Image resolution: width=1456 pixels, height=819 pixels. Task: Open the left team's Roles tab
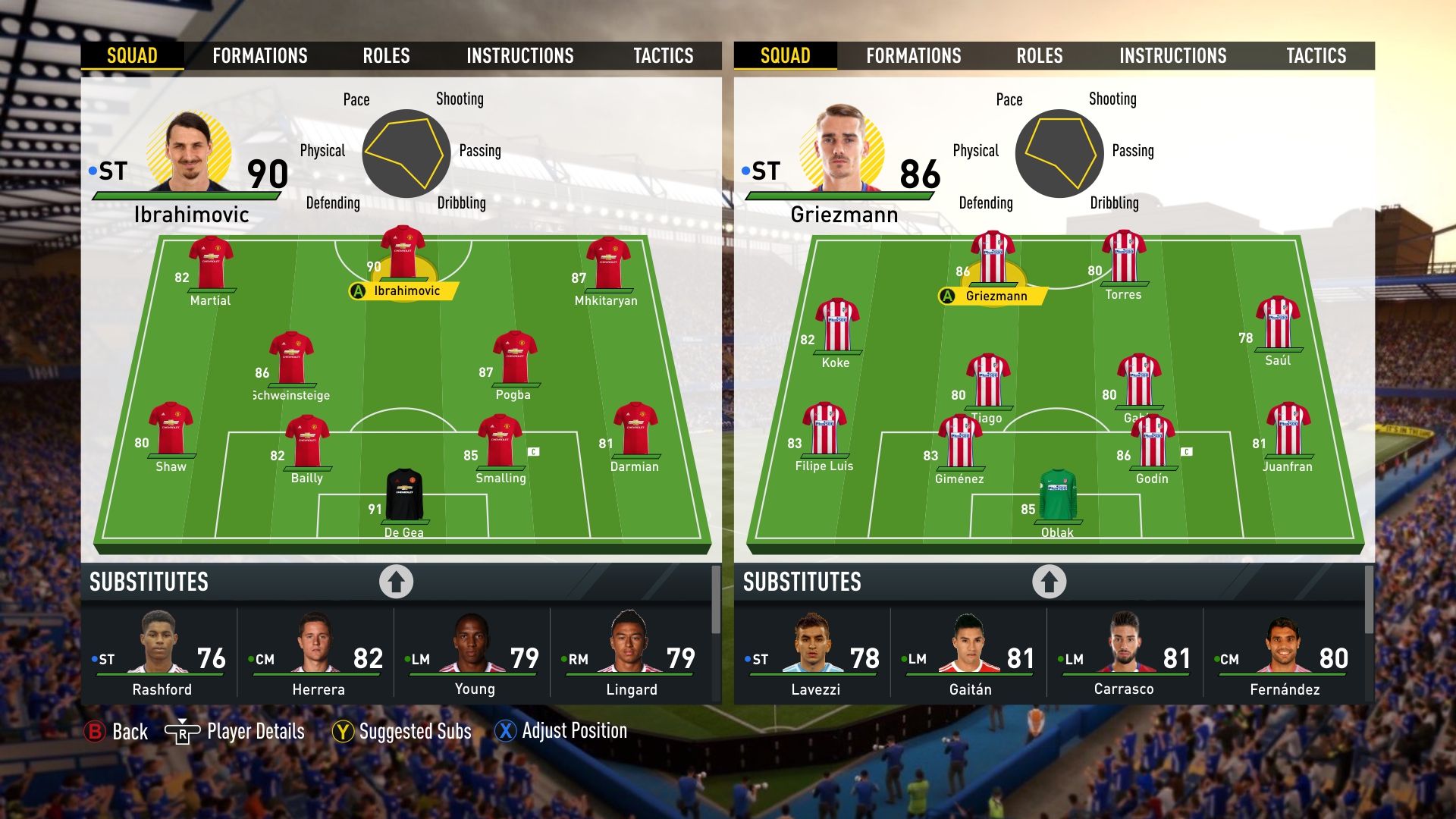386,56
